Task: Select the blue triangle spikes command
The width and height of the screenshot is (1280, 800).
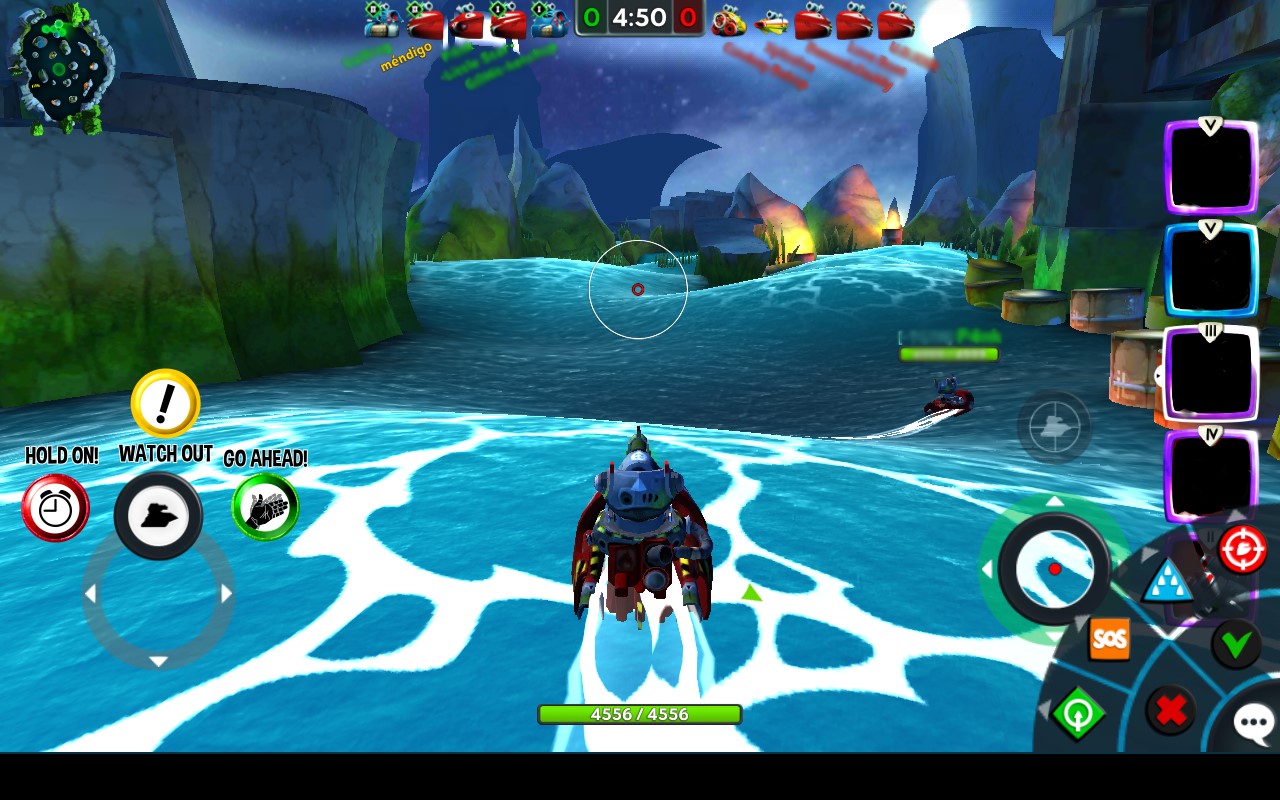Action: pos(1166,582)
